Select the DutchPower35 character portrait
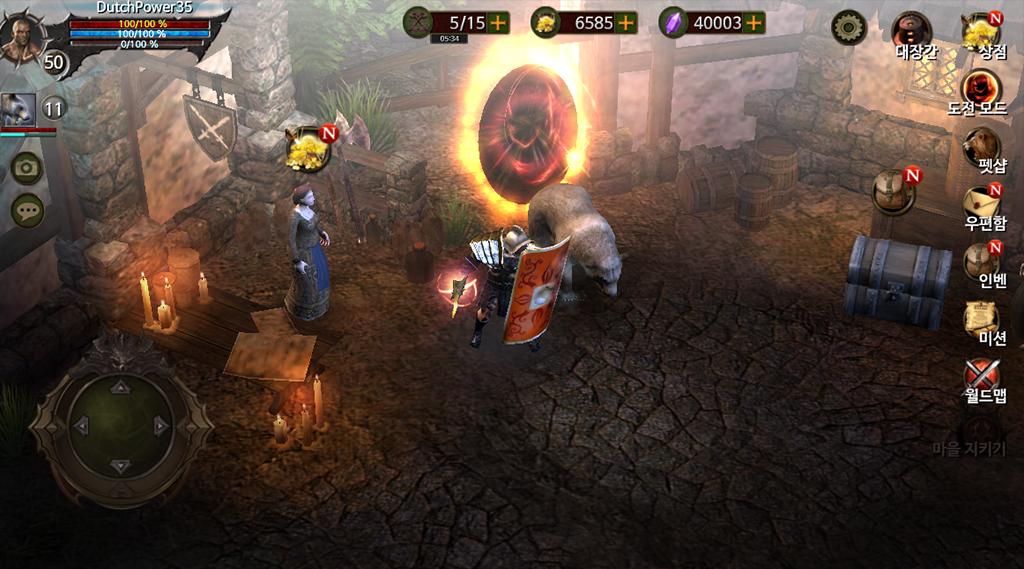This screenshot has width=1024, height=569. (22, 38)
